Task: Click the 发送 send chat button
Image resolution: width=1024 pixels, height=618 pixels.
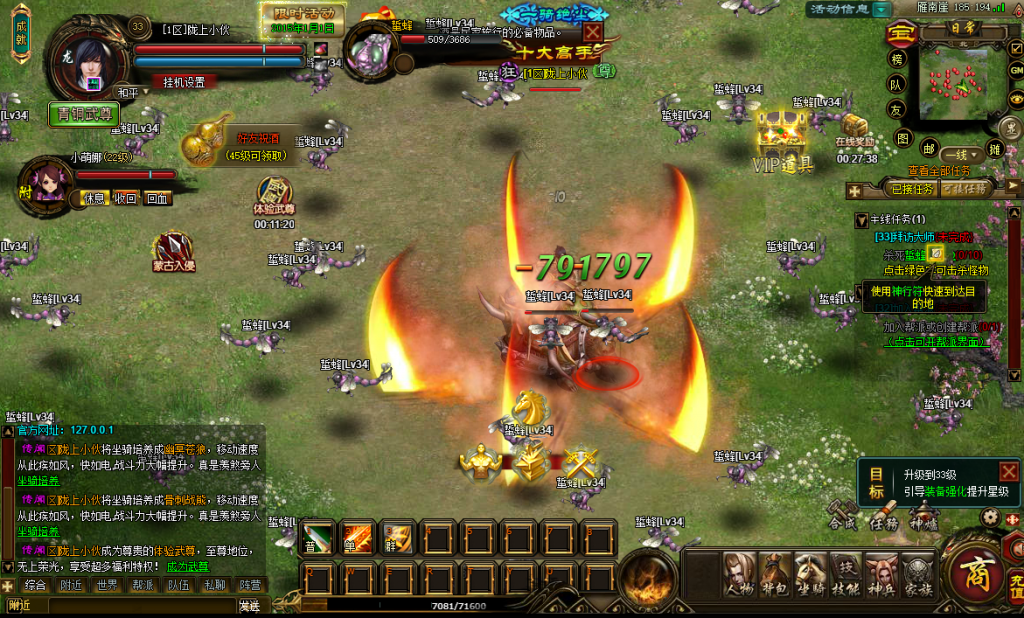Action: pyautogui.click(x=249, y=606)
